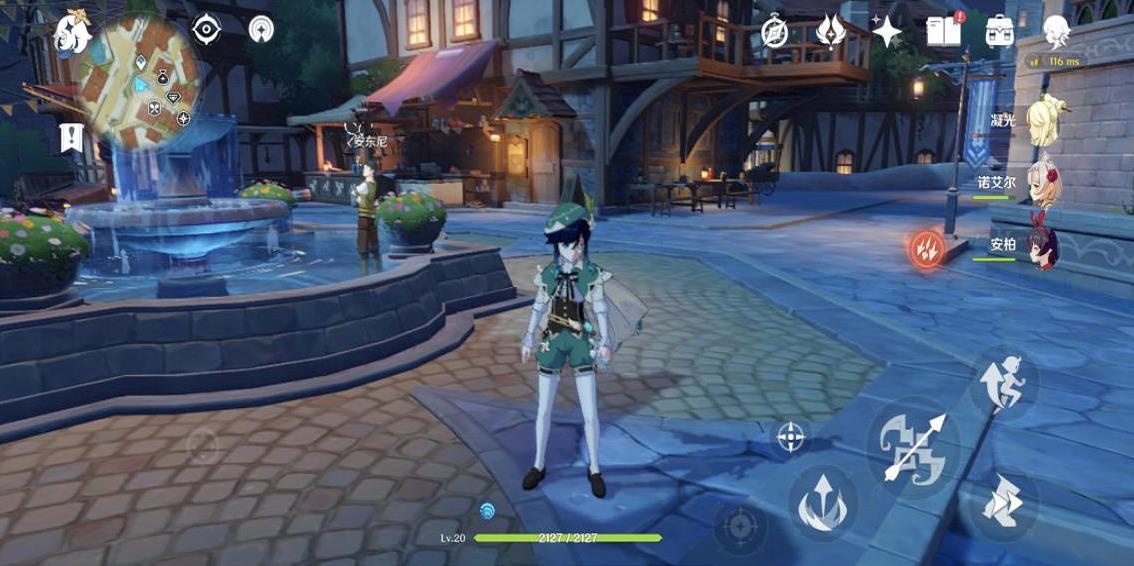Switch to party member 凝光
1134x566 pixels.
[x=1043, y=122]
